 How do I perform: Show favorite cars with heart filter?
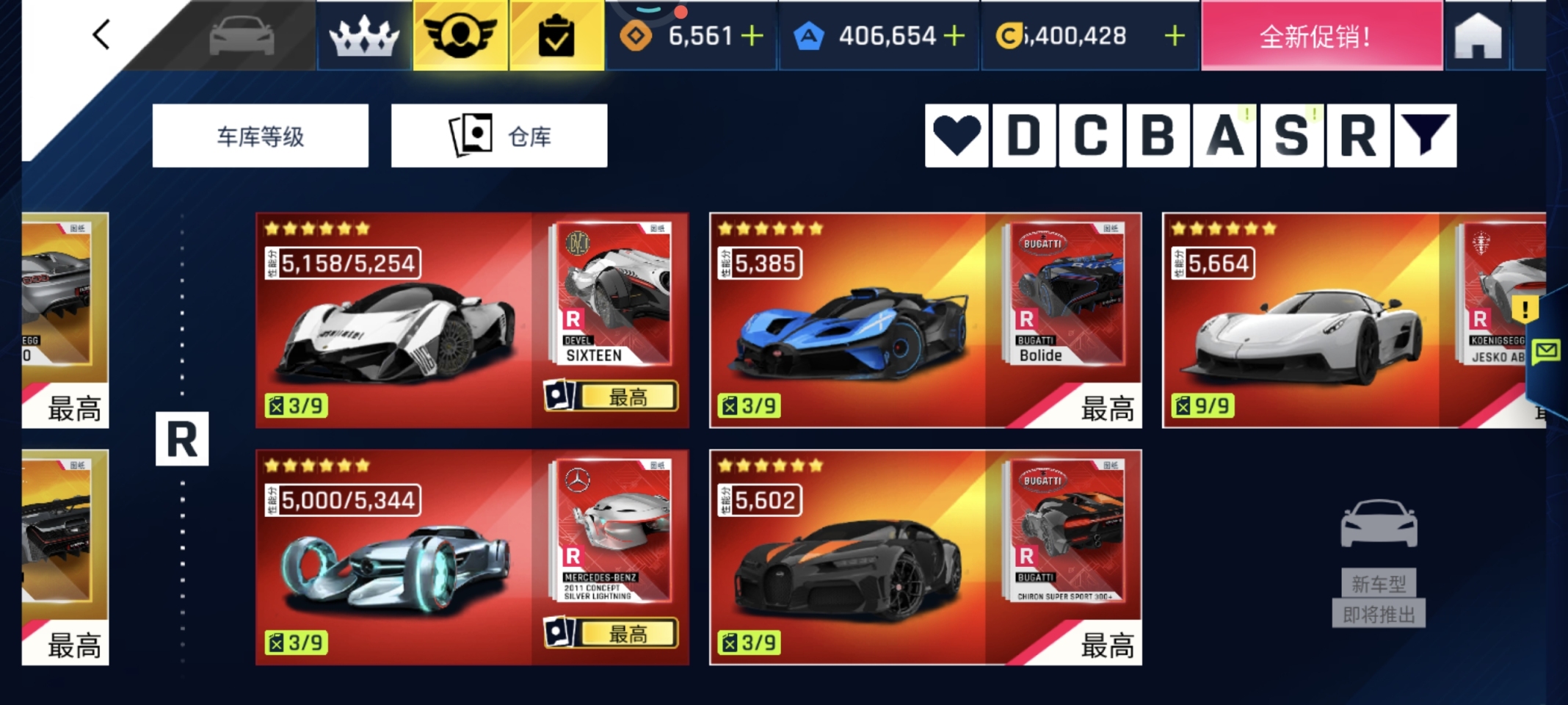pos(957,136)
